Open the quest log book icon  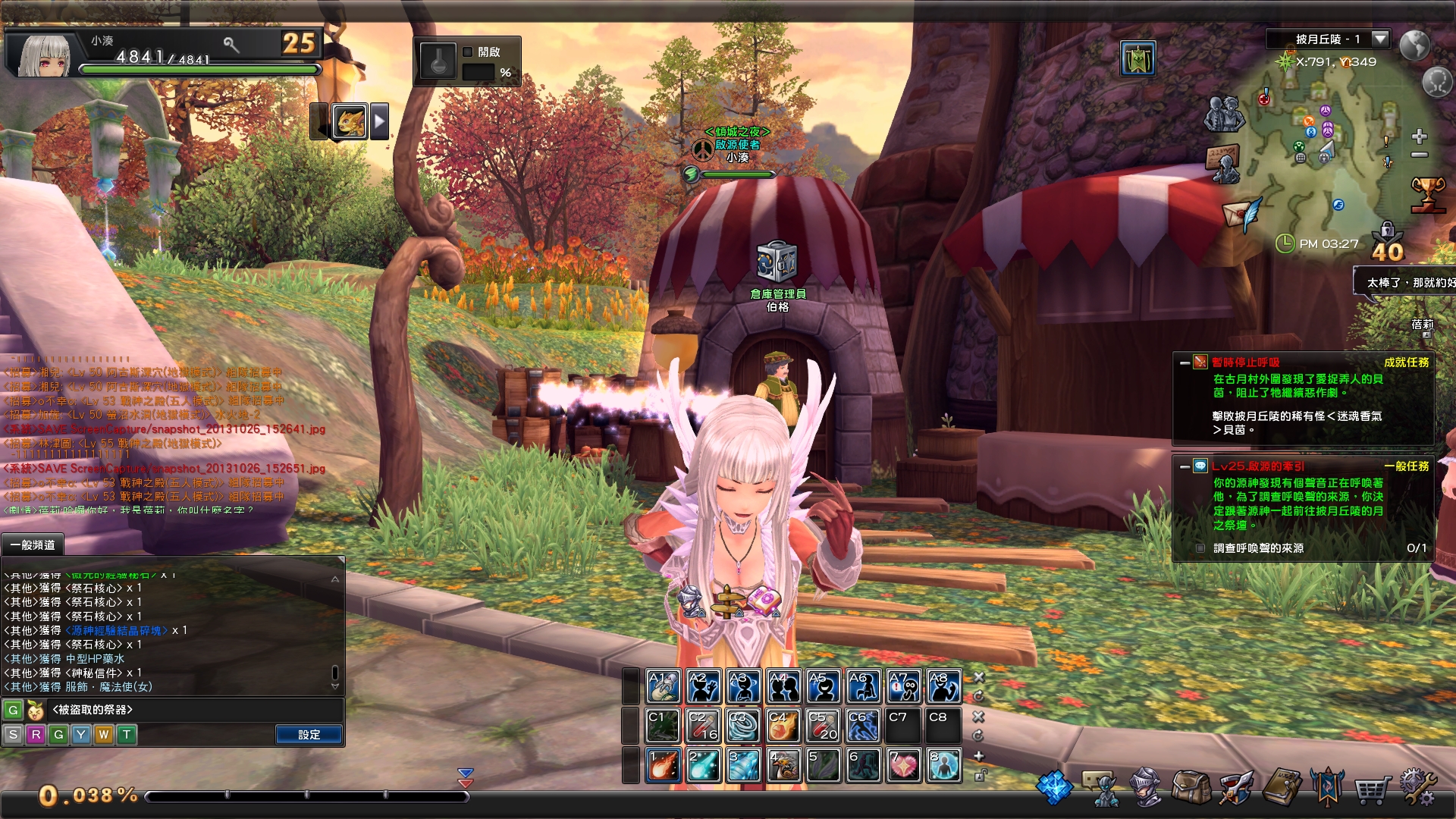click(1282, 789)
